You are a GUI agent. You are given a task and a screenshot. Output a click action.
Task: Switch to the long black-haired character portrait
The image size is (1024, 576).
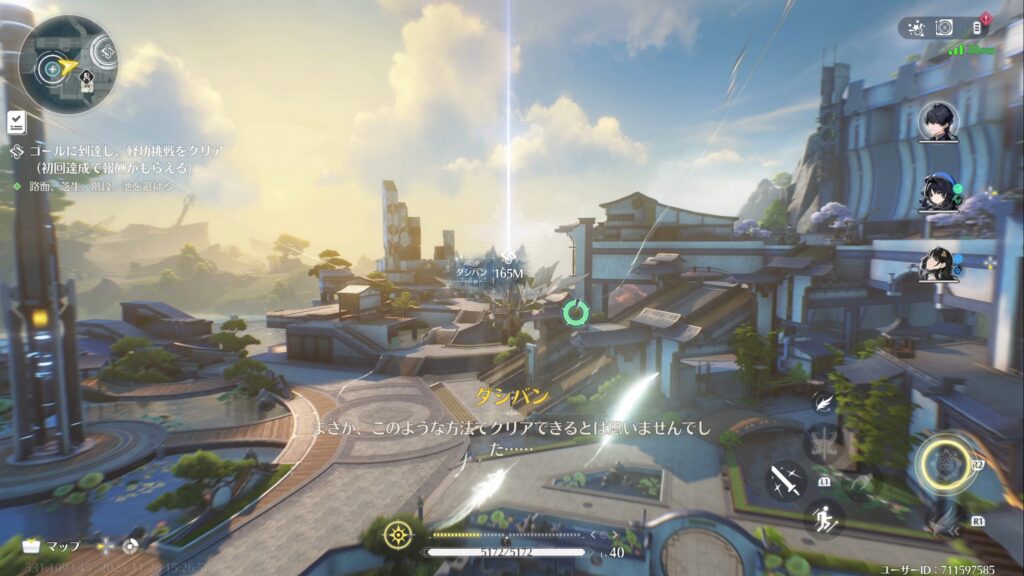tap(938, 264)
